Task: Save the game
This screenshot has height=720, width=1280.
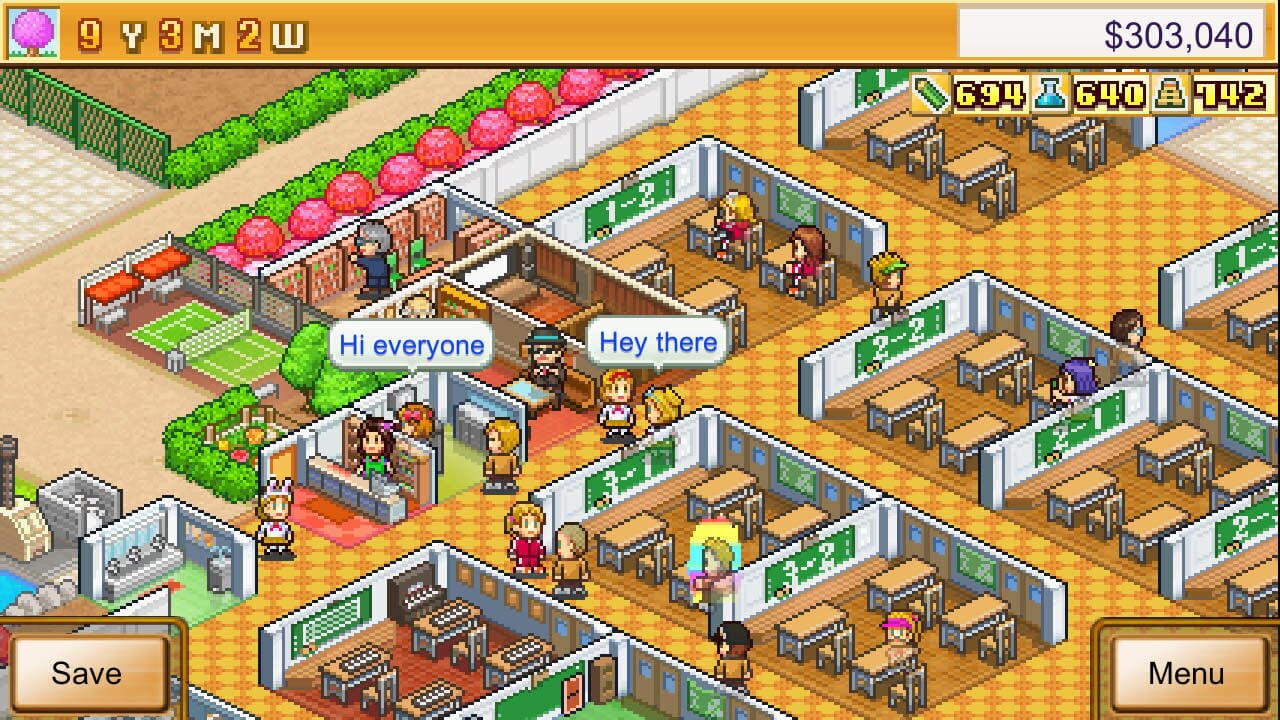Action: tap(90, 673)
